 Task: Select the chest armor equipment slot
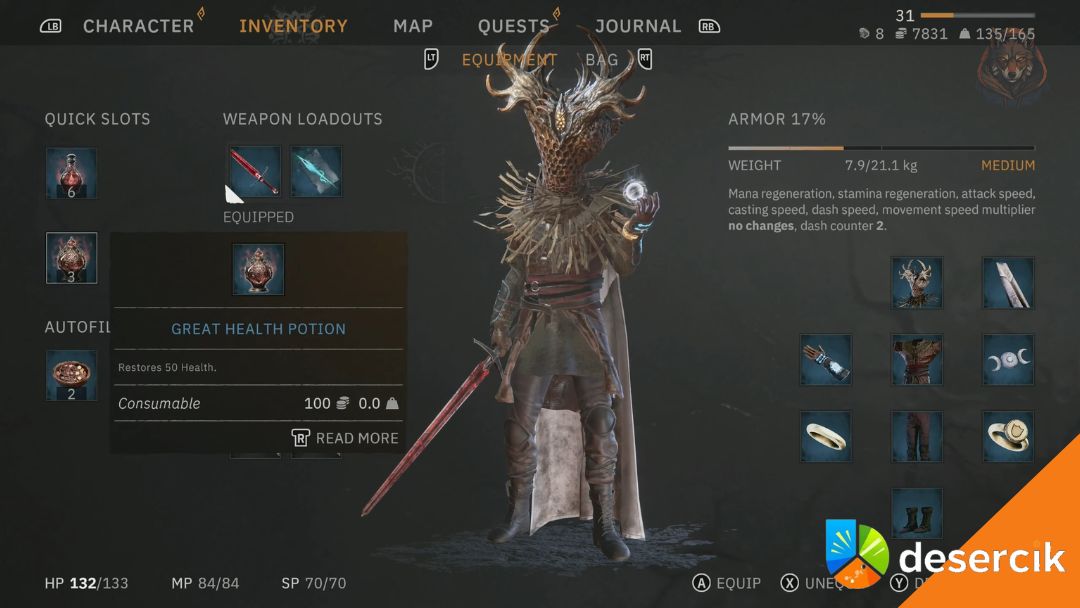point(917,360)
